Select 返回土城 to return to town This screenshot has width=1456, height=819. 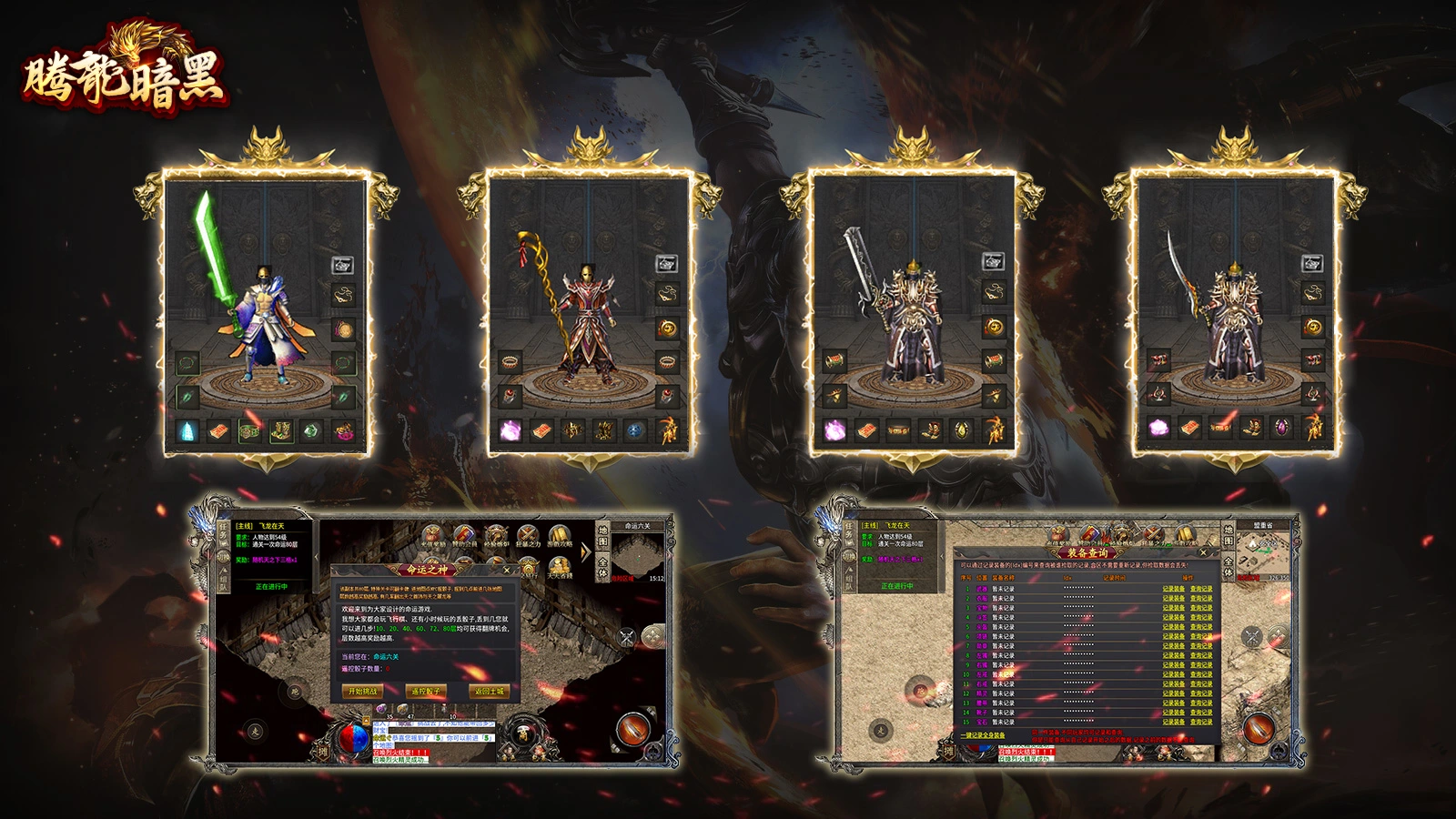click(488, 692)
